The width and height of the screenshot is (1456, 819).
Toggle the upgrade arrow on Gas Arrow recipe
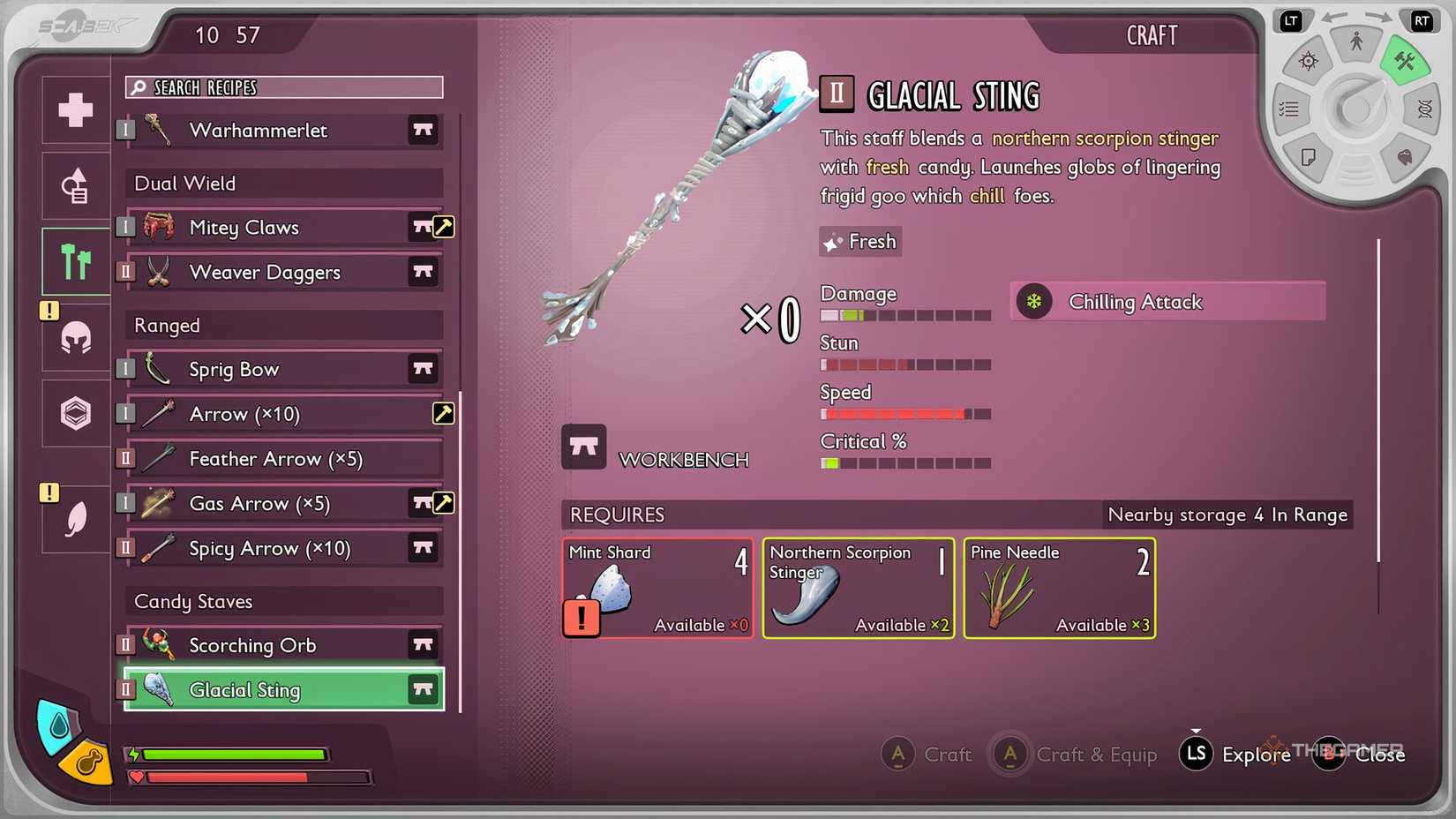tap(443, 503)
